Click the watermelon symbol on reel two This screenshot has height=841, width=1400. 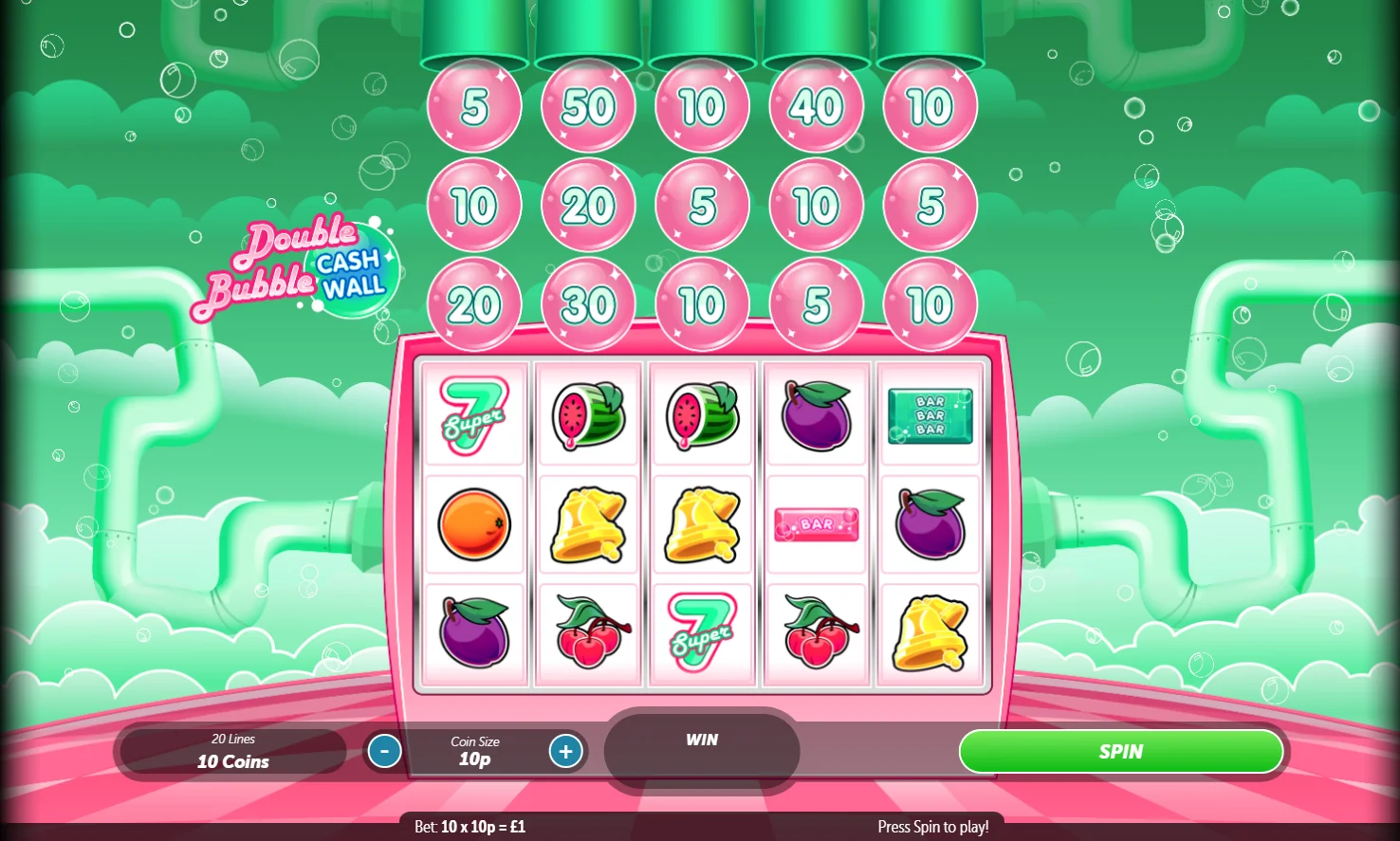tap(588, 415)
